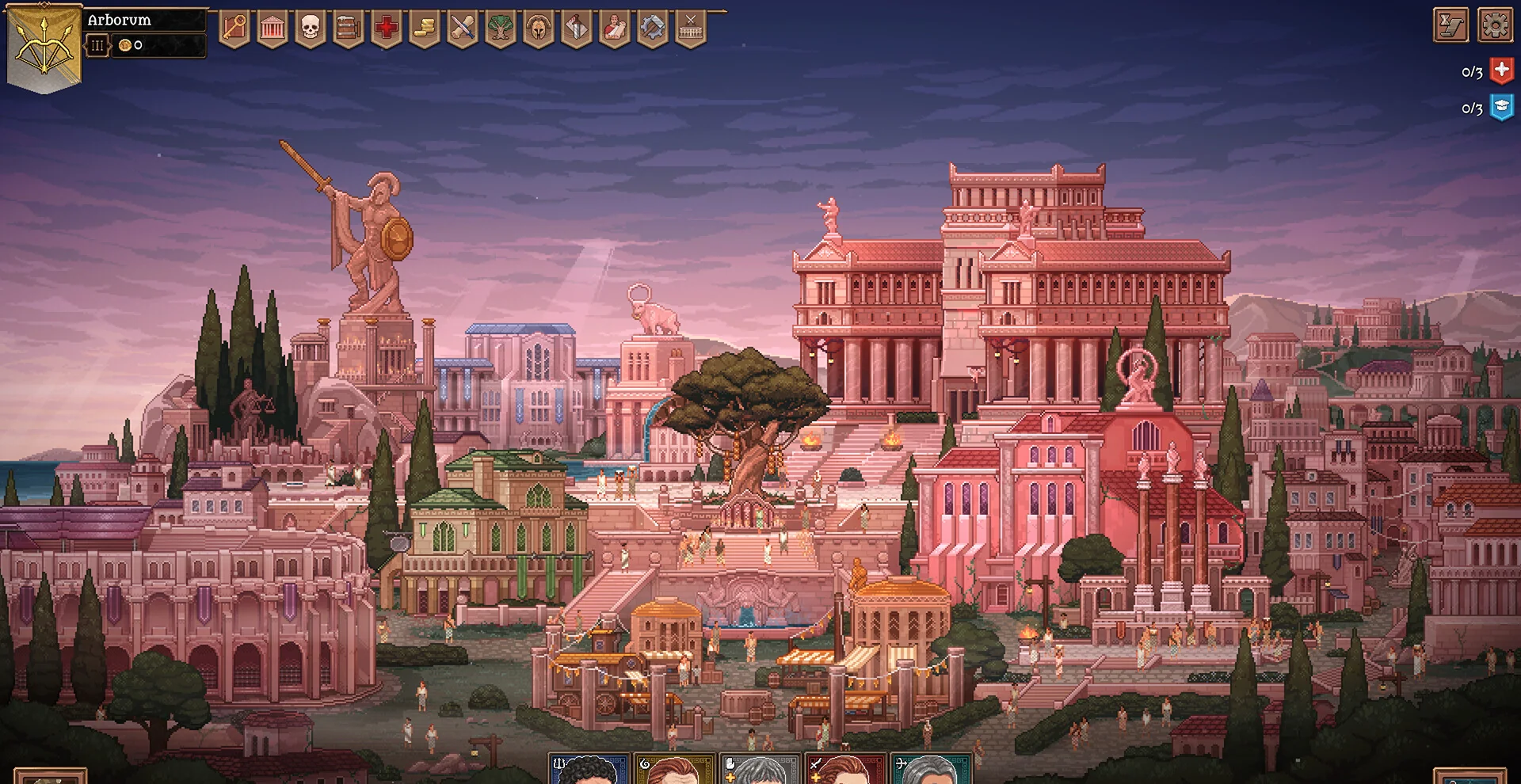Open the beer barrel tavern banner
The image size is (1521, 784).
349,29
